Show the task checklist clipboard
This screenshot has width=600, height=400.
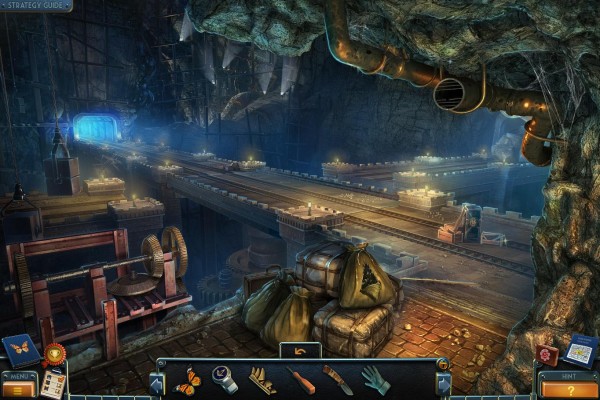click(x=52, y=385)
